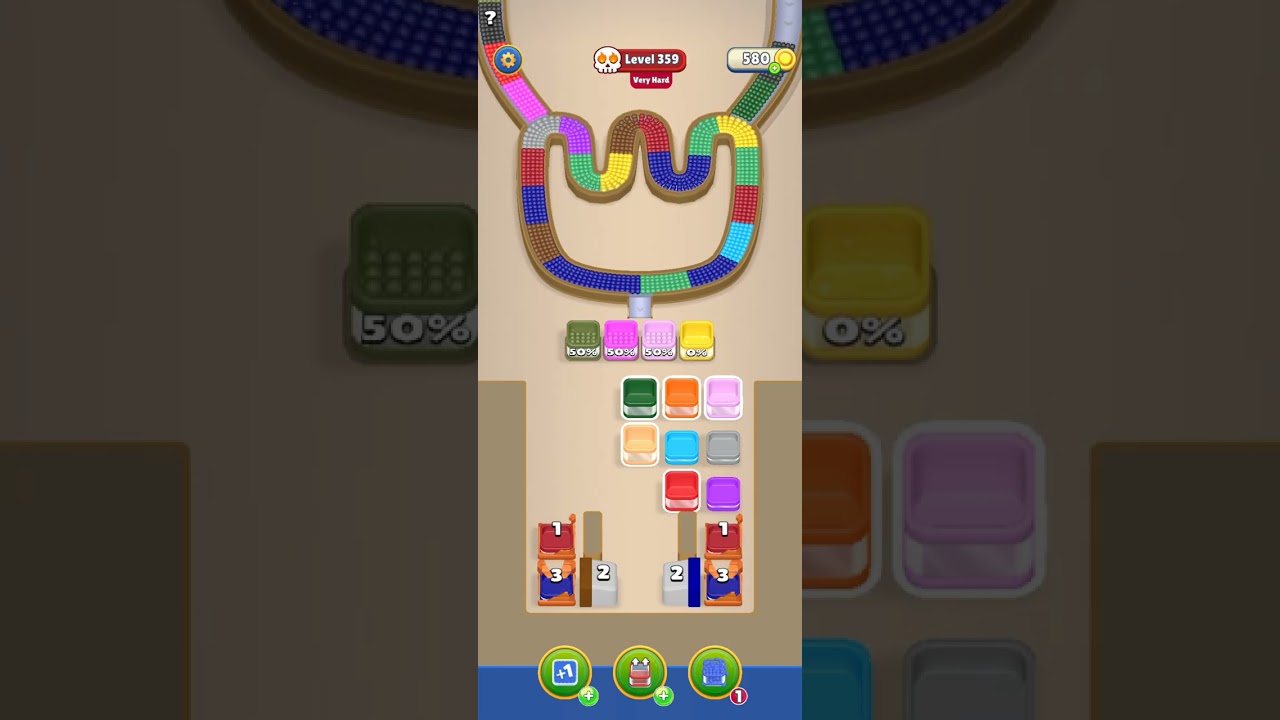This screenshot has width=1280, height=720.
Task: Tap the yellow bin showing 0 percent
Action: point(697,340)
